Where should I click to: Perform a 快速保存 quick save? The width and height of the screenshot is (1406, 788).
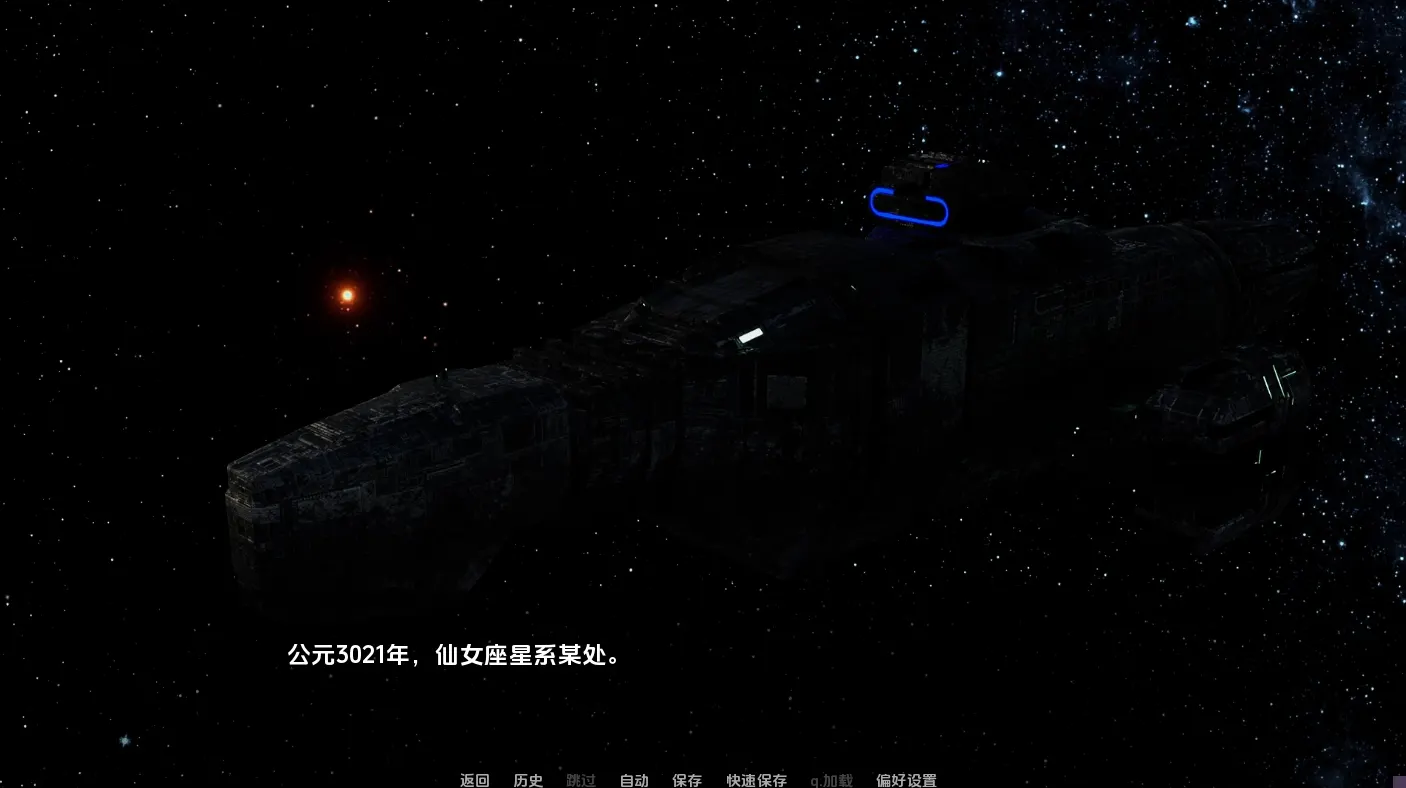tap(755, 780)
